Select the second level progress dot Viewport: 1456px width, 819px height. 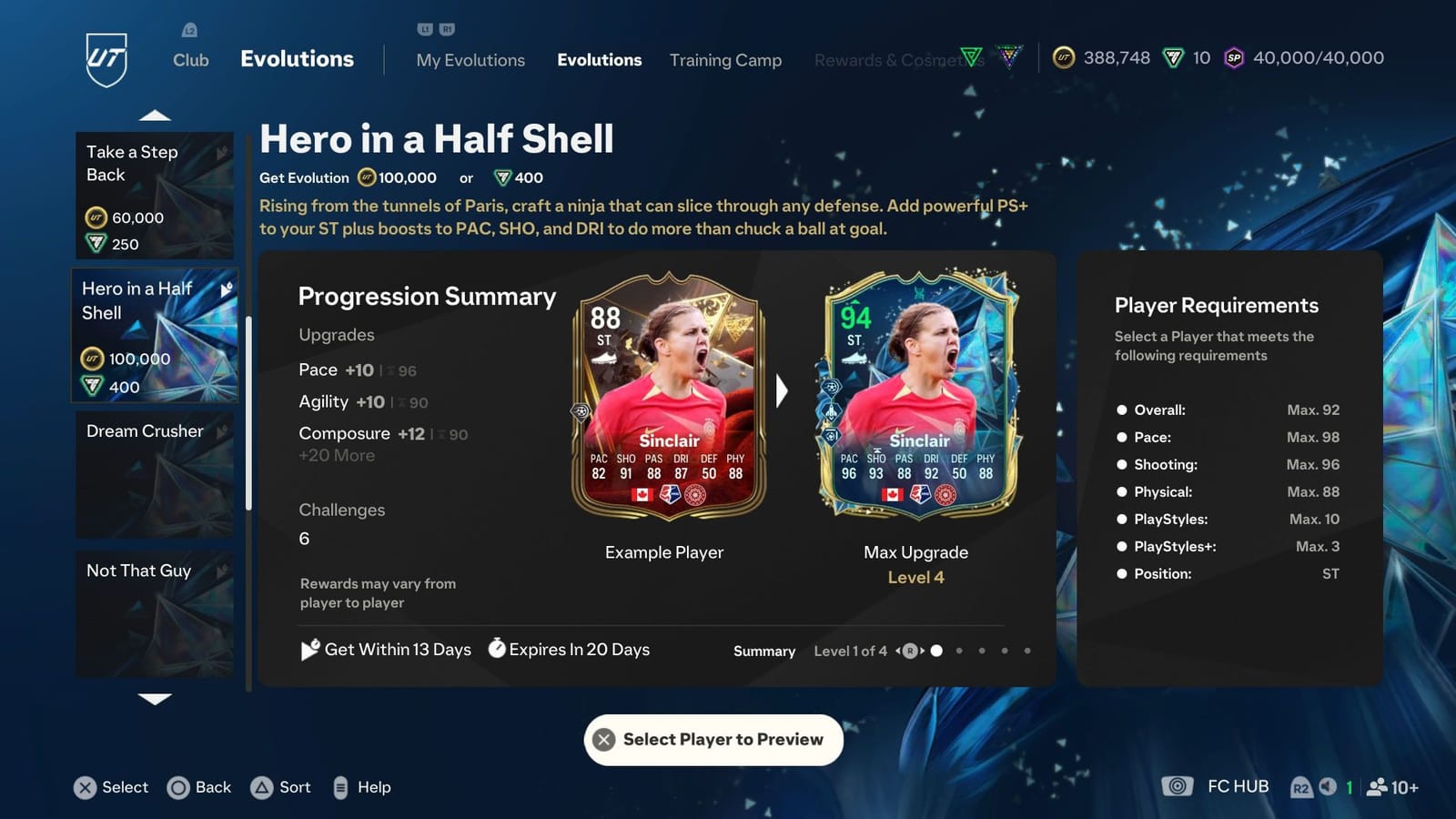(x=959, y=652)
